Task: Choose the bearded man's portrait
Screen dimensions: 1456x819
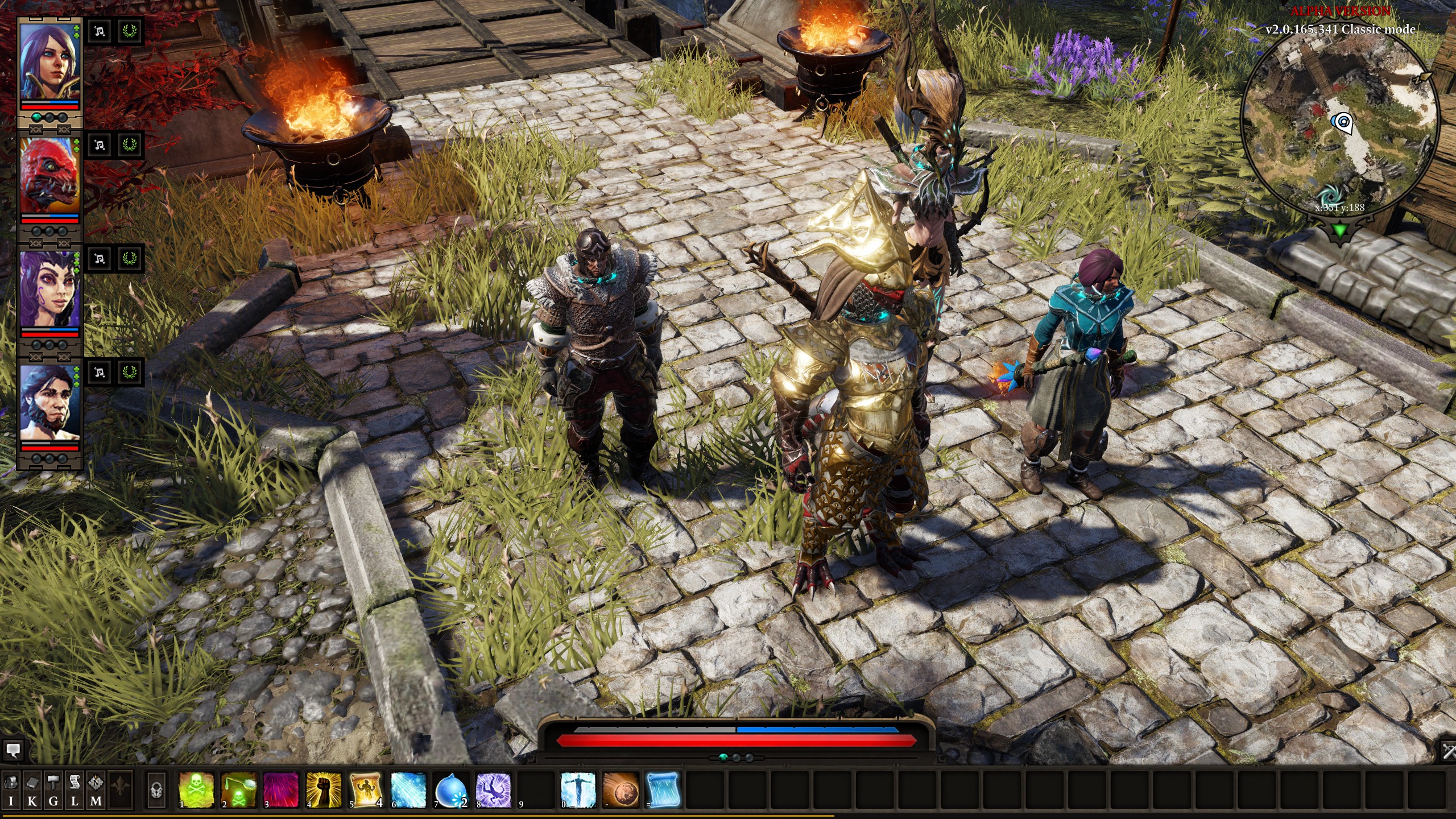Action: pyautogui.click(x=49, y=404)
